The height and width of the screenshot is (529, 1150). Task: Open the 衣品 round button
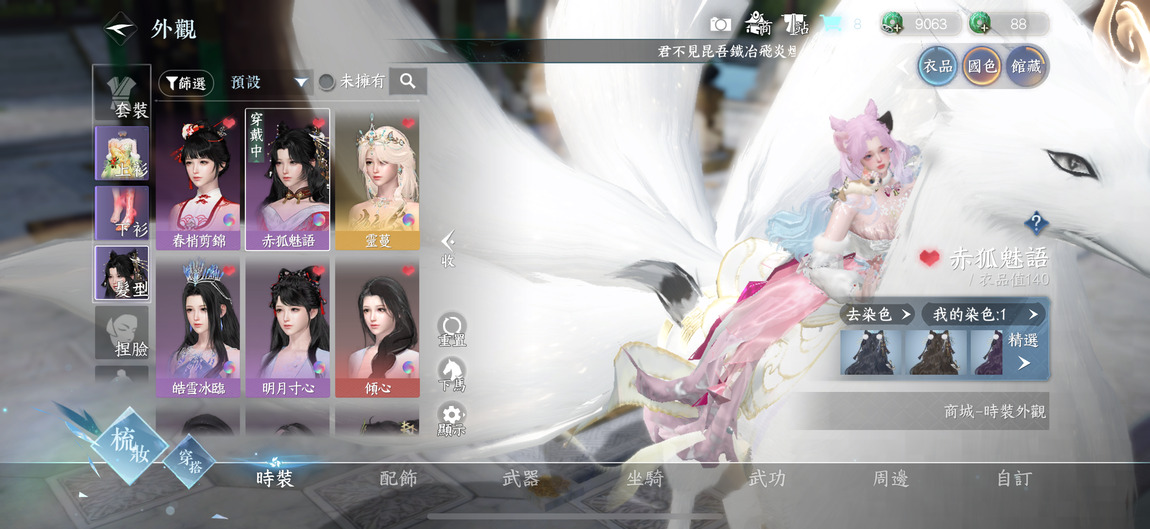click(938, 66)
